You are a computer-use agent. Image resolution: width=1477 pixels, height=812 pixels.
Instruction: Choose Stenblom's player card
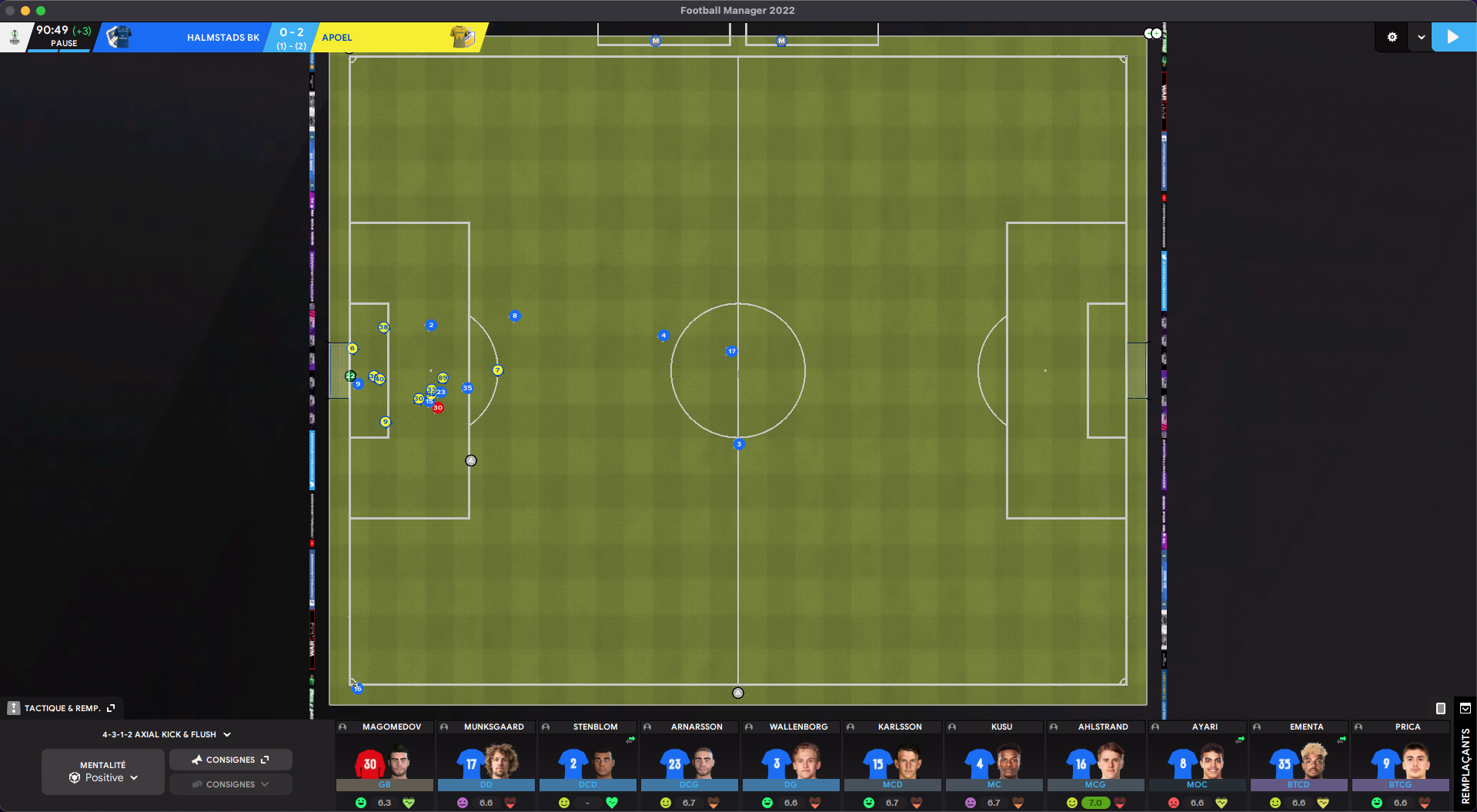click(x=588, y=761)
